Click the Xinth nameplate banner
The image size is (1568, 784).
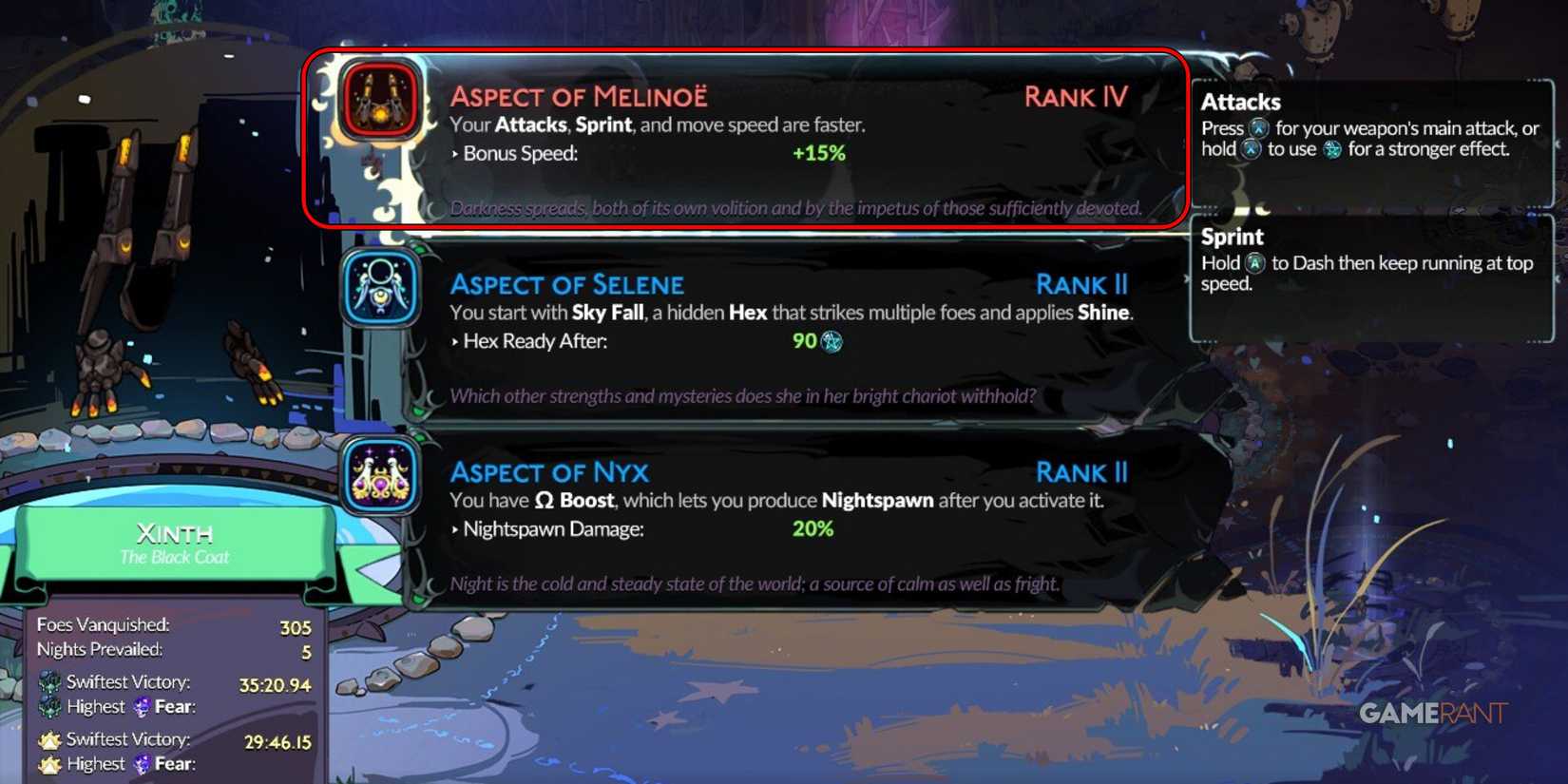(x=174, y=545)
